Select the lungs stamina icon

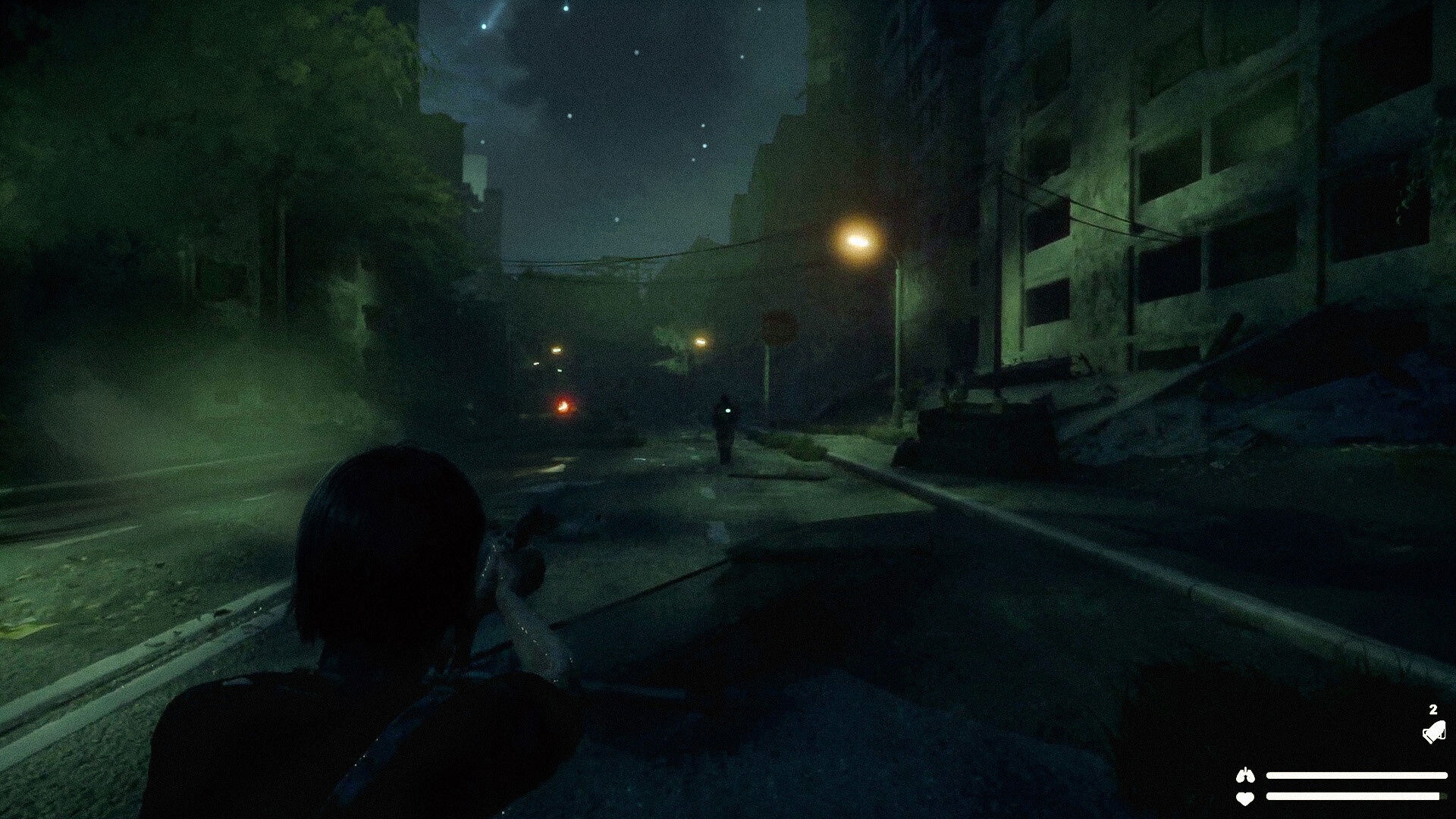(x=1244, y=775)
